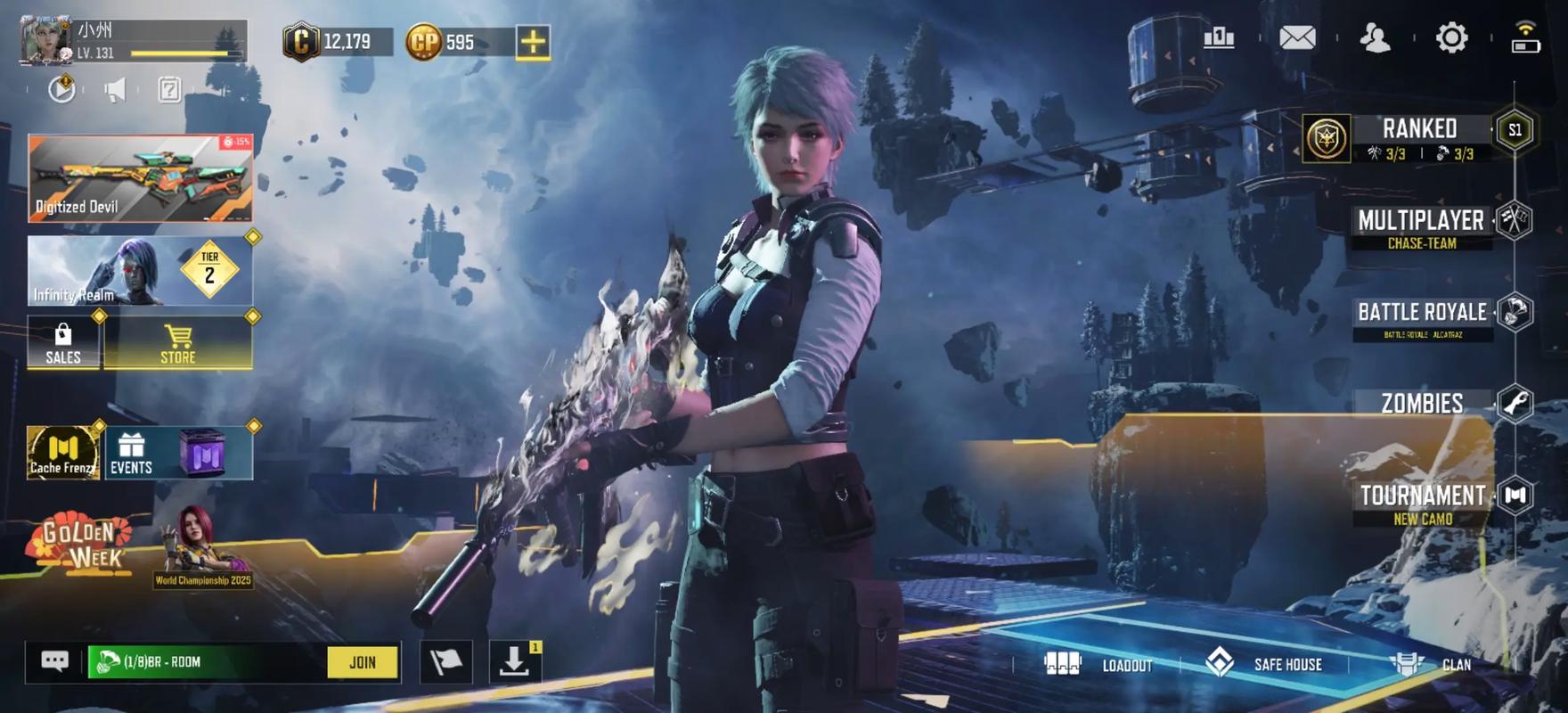View the Digitized Devil weapon offer
This screenshot has width=1568, height=713.
click(140, 178)
